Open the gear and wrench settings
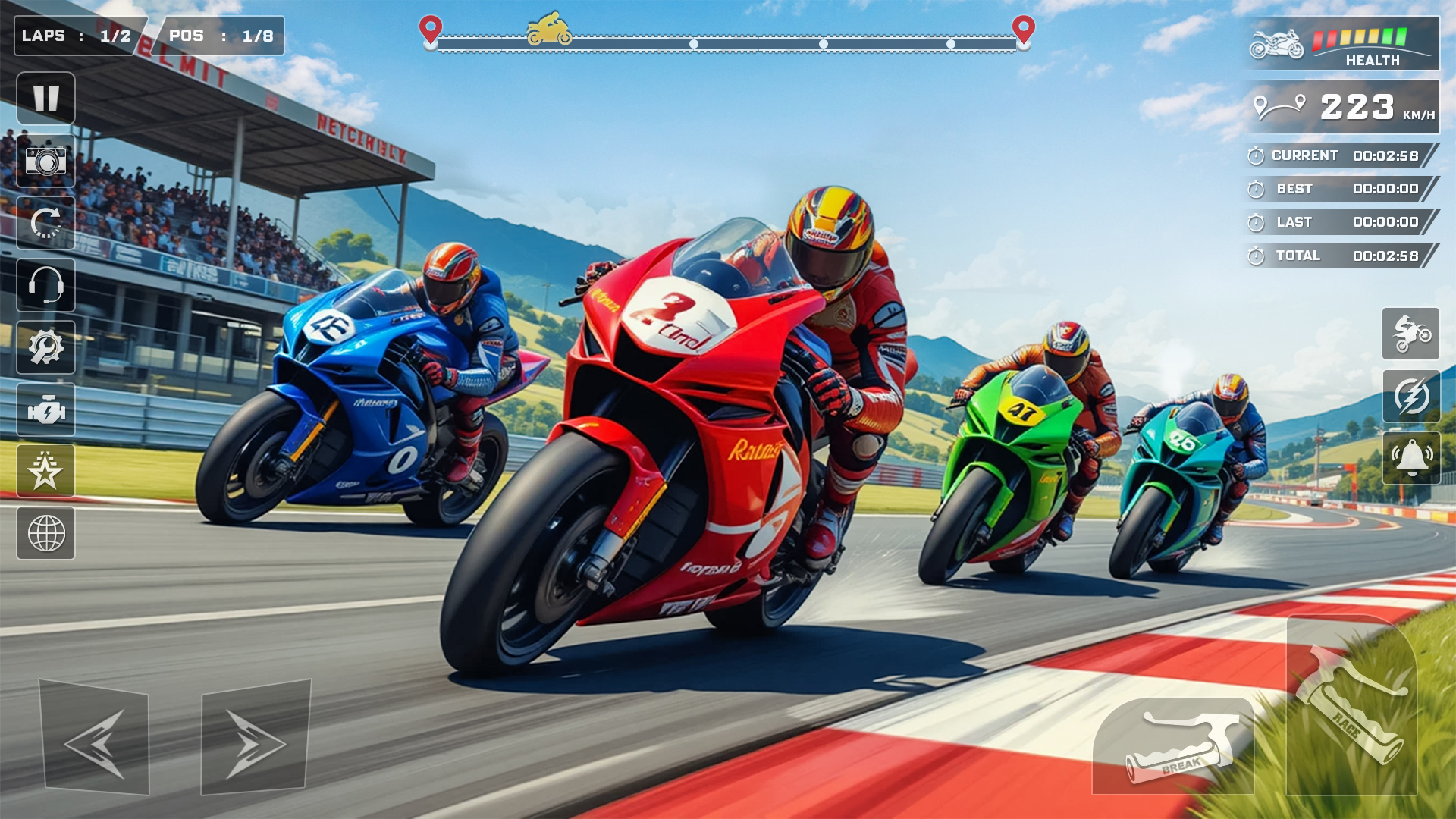Viewport: 1456px width, 819px height. 45,347
